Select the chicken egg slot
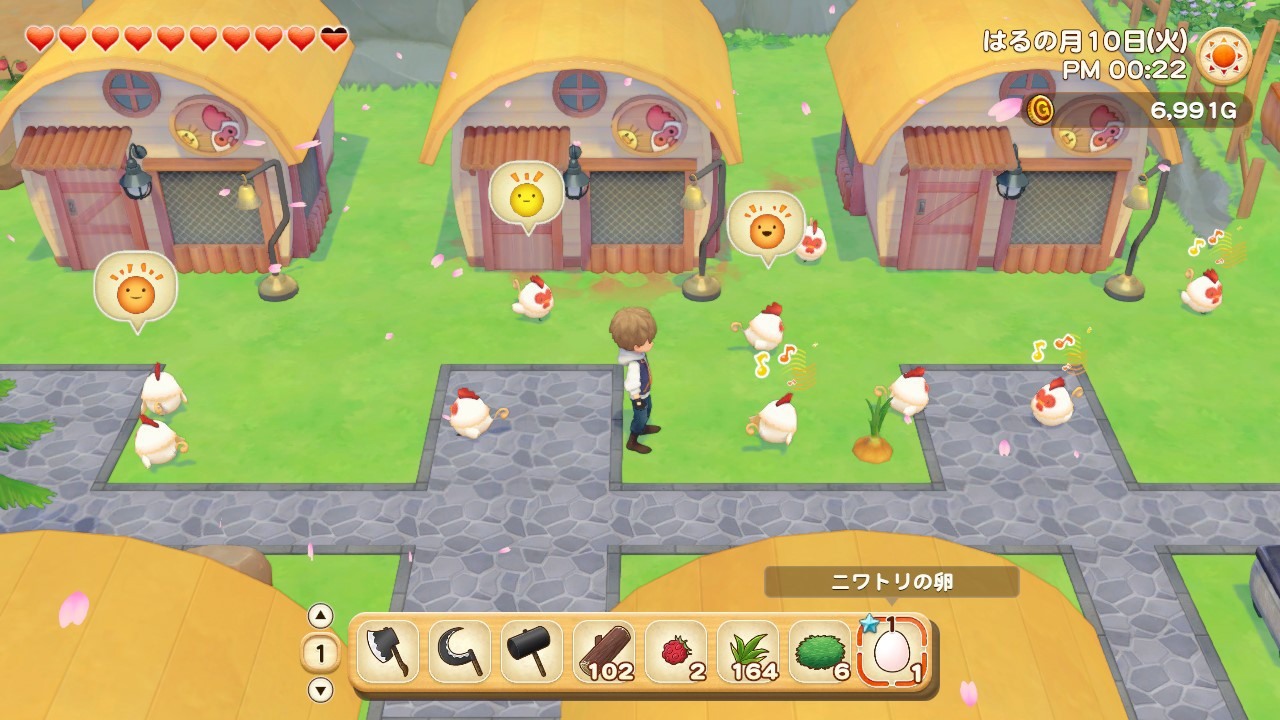 tap(892, 652)
